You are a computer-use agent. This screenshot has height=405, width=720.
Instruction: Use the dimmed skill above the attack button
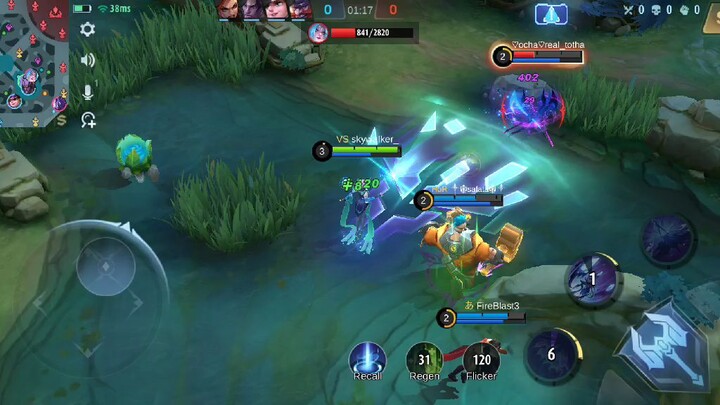point(667,239)
